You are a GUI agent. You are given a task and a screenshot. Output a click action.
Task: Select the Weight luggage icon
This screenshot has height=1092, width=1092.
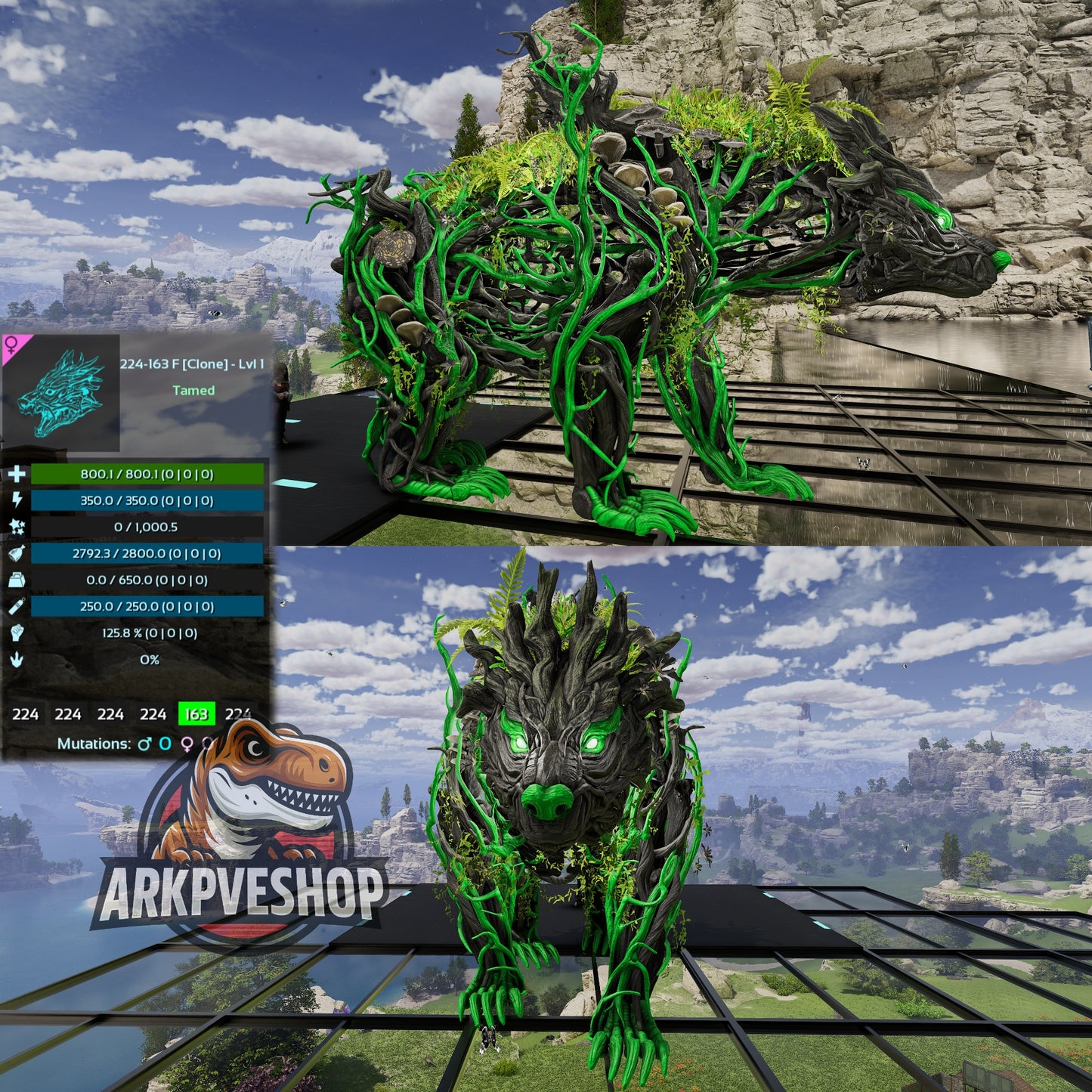(17, 581)
